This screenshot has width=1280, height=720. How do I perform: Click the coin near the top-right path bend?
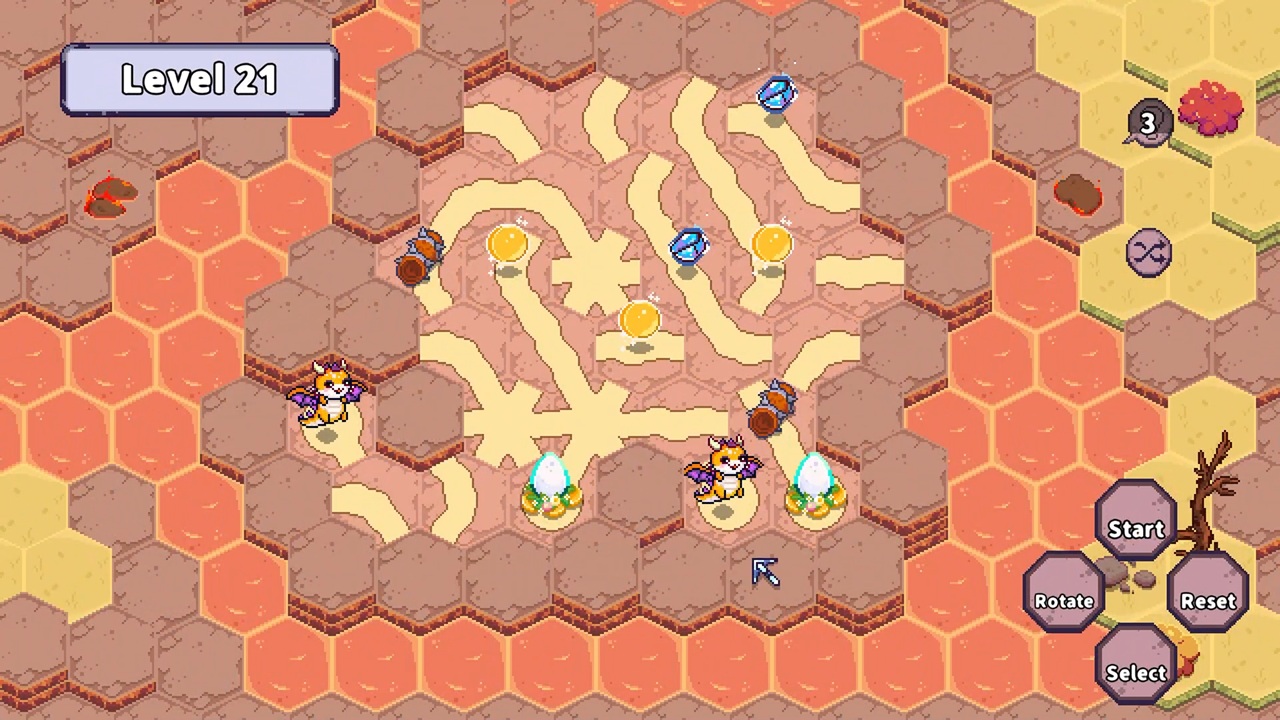click(770, 243)
